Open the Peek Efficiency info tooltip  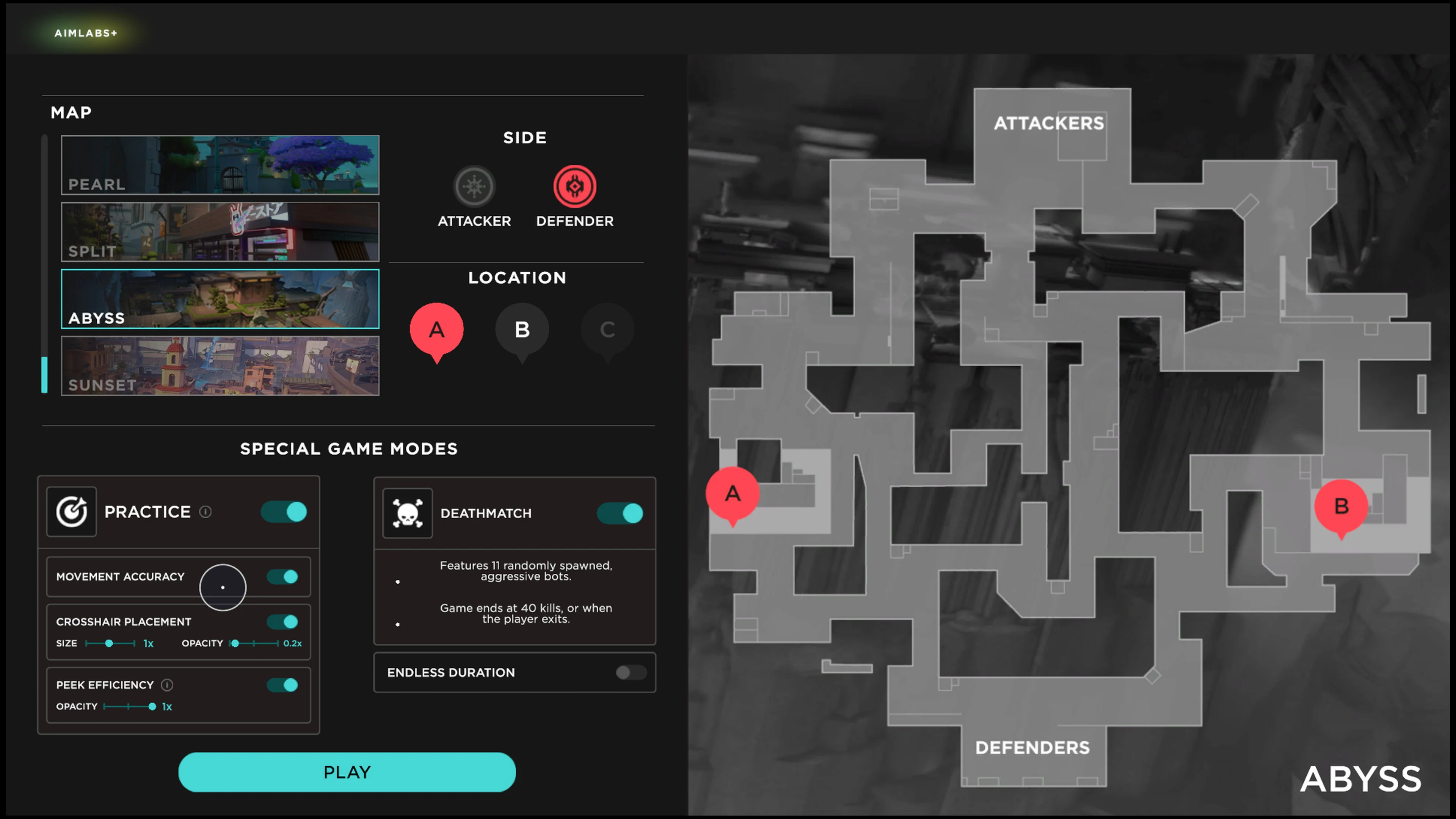click(x=167, y=684)
